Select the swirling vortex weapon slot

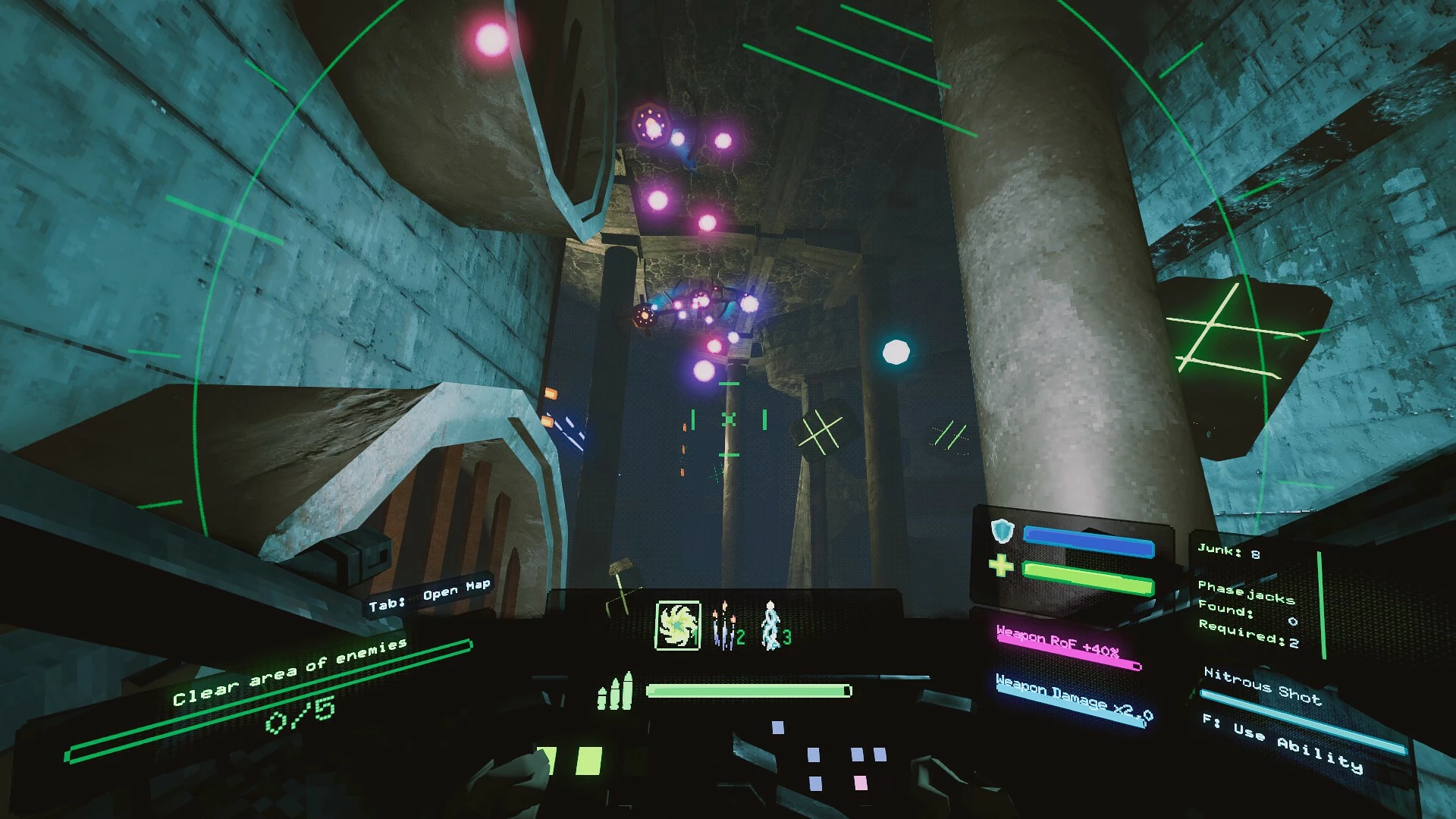[x=677, y=626]
